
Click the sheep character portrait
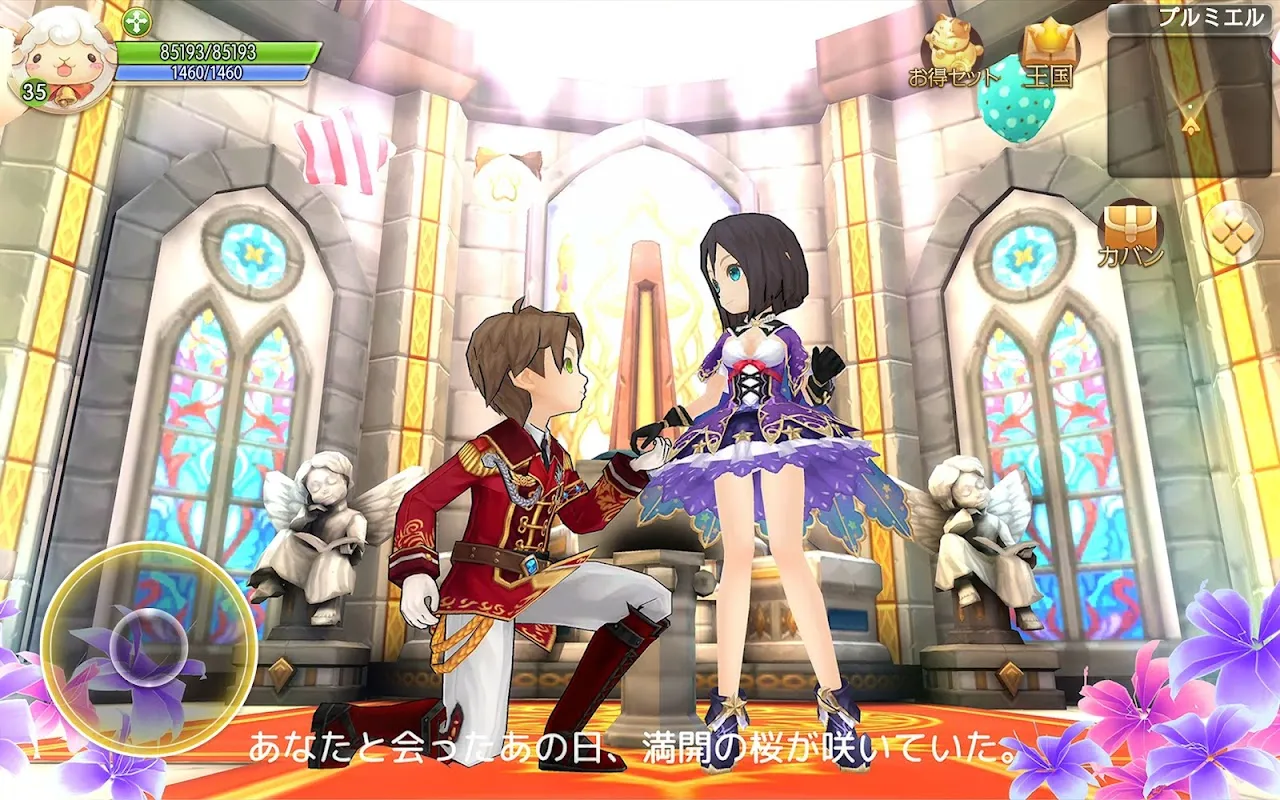[56, 58]
